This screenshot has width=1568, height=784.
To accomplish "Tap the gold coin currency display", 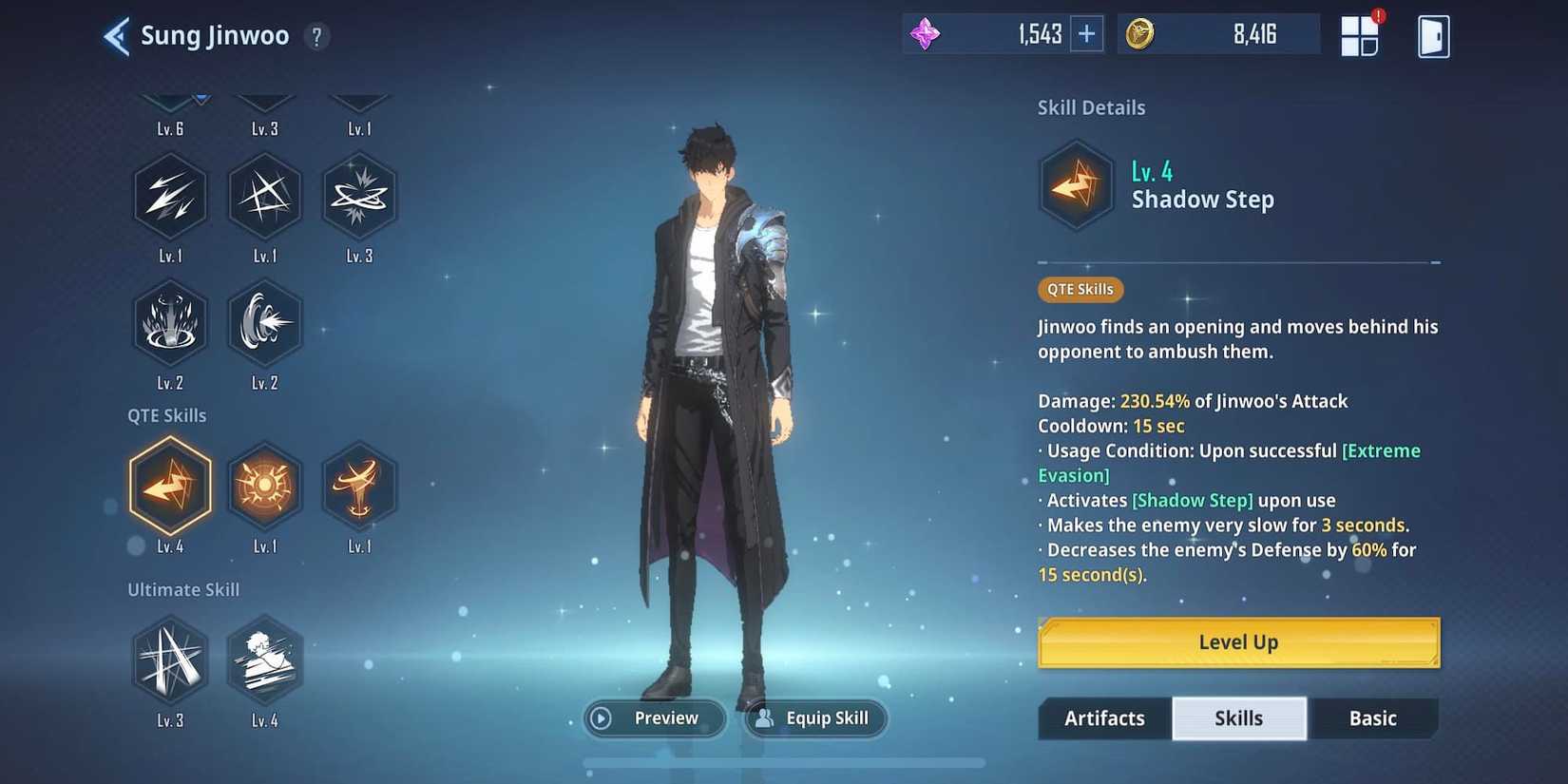I will 1221,32.
